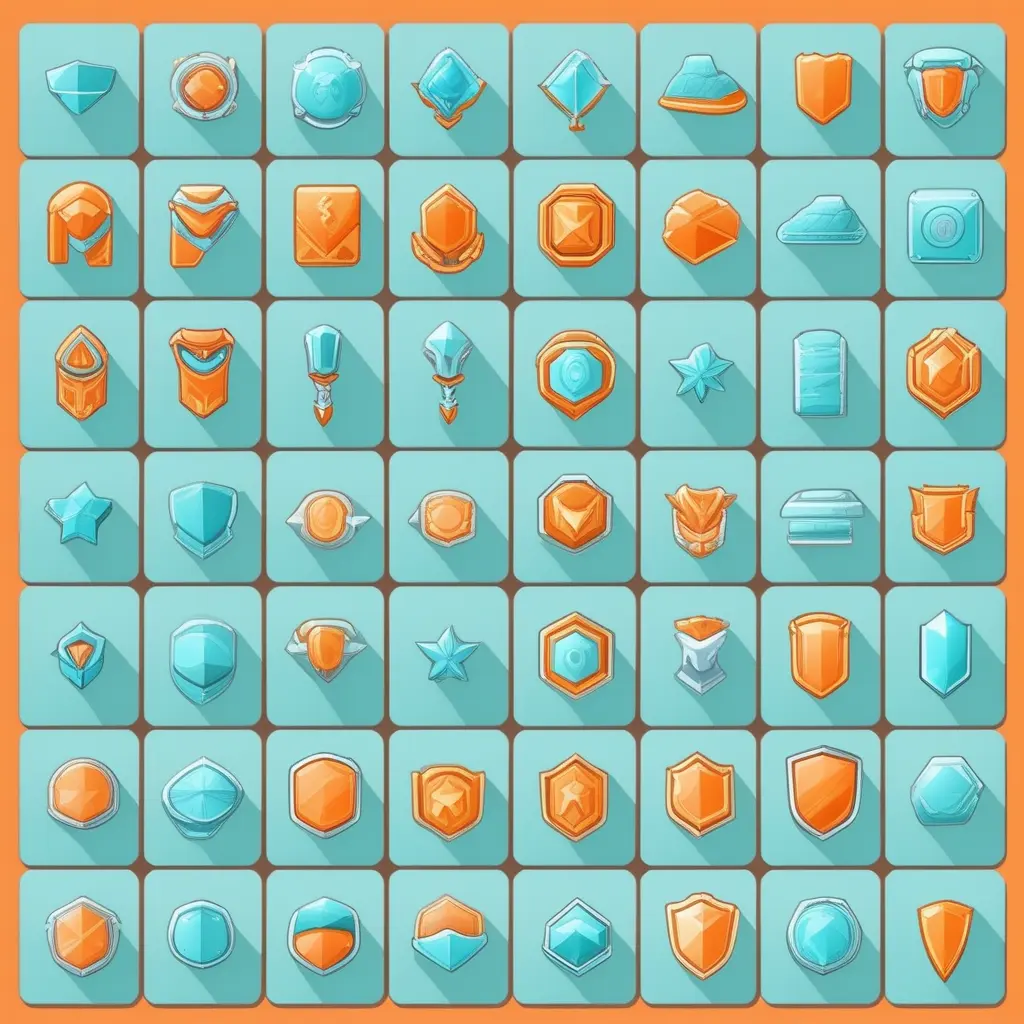
Task: Select the faceted orange rock gem tile
Action: (x=700, y=226)
